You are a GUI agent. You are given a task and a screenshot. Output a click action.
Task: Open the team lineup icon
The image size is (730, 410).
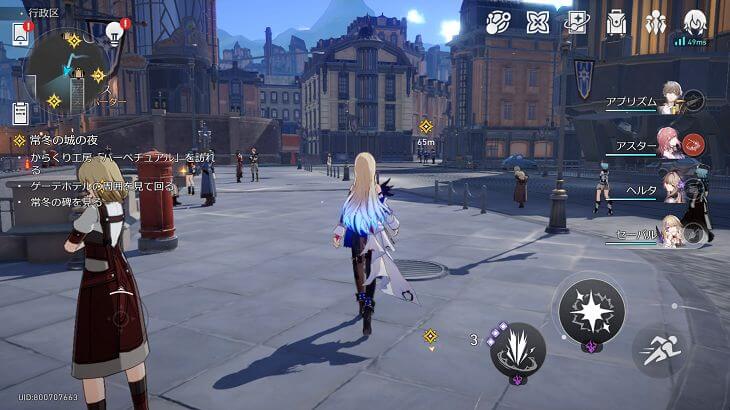point(655,22)
